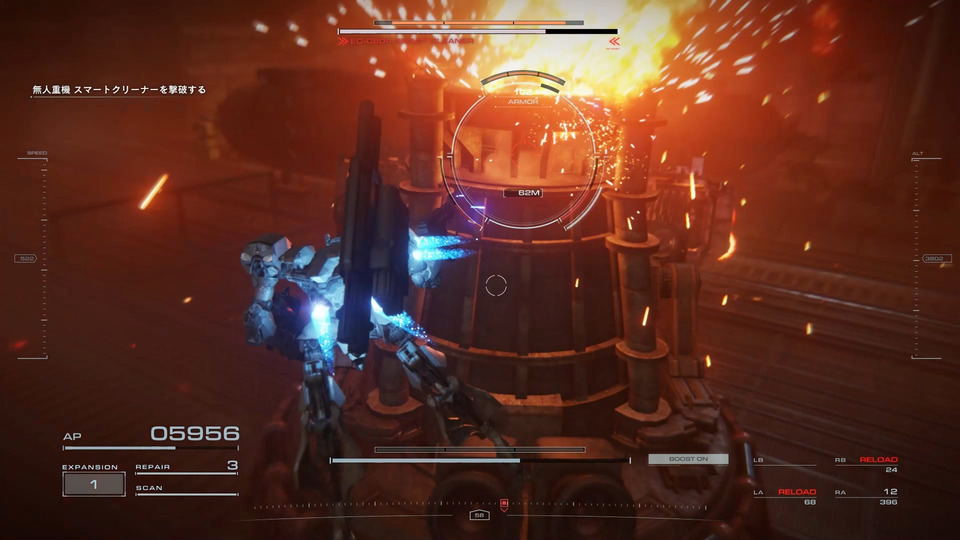Trigger the Scan indicator
960x540 pixels.
[x=187, y=489]
